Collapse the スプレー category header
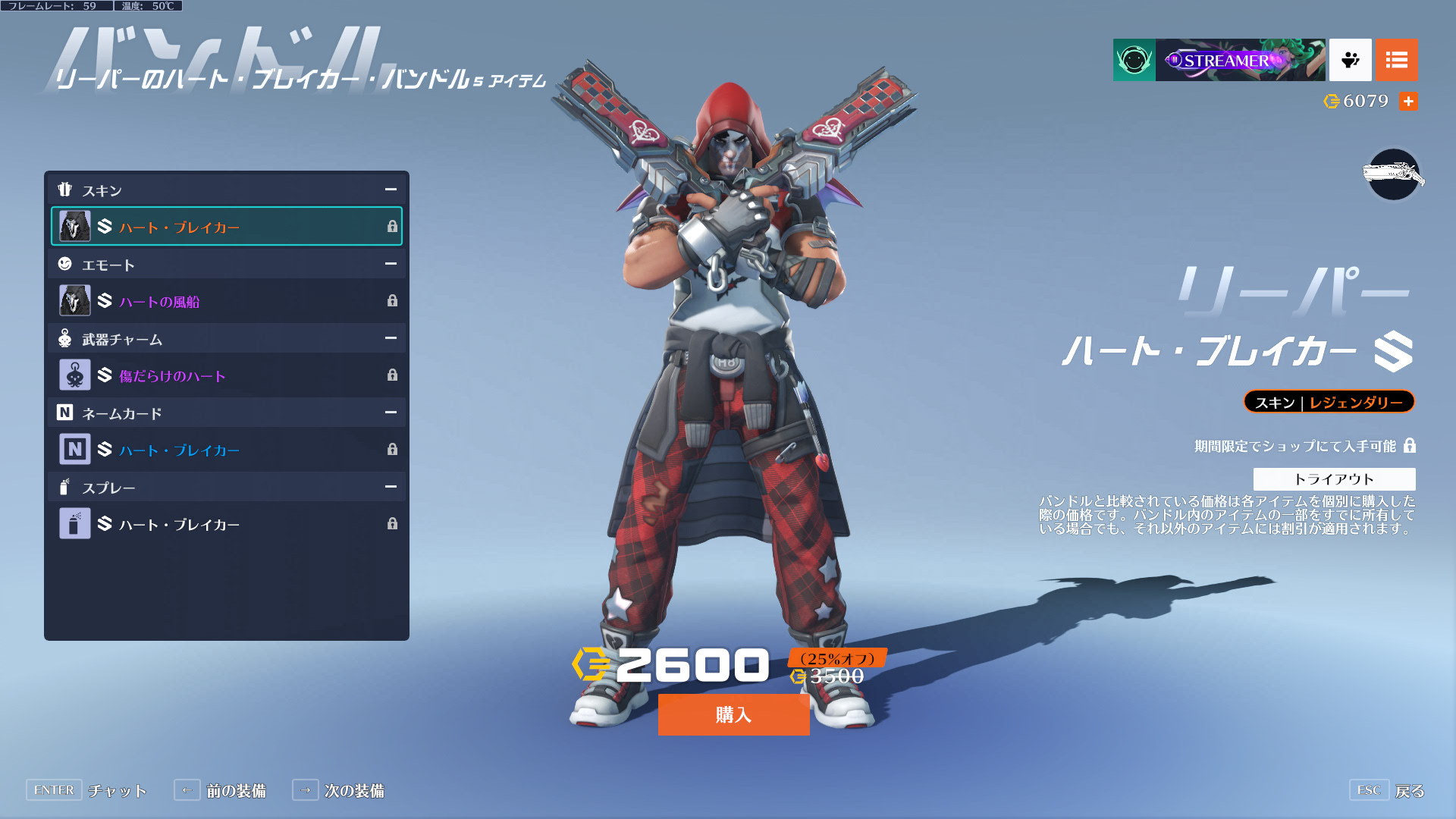 pos(391,487)
